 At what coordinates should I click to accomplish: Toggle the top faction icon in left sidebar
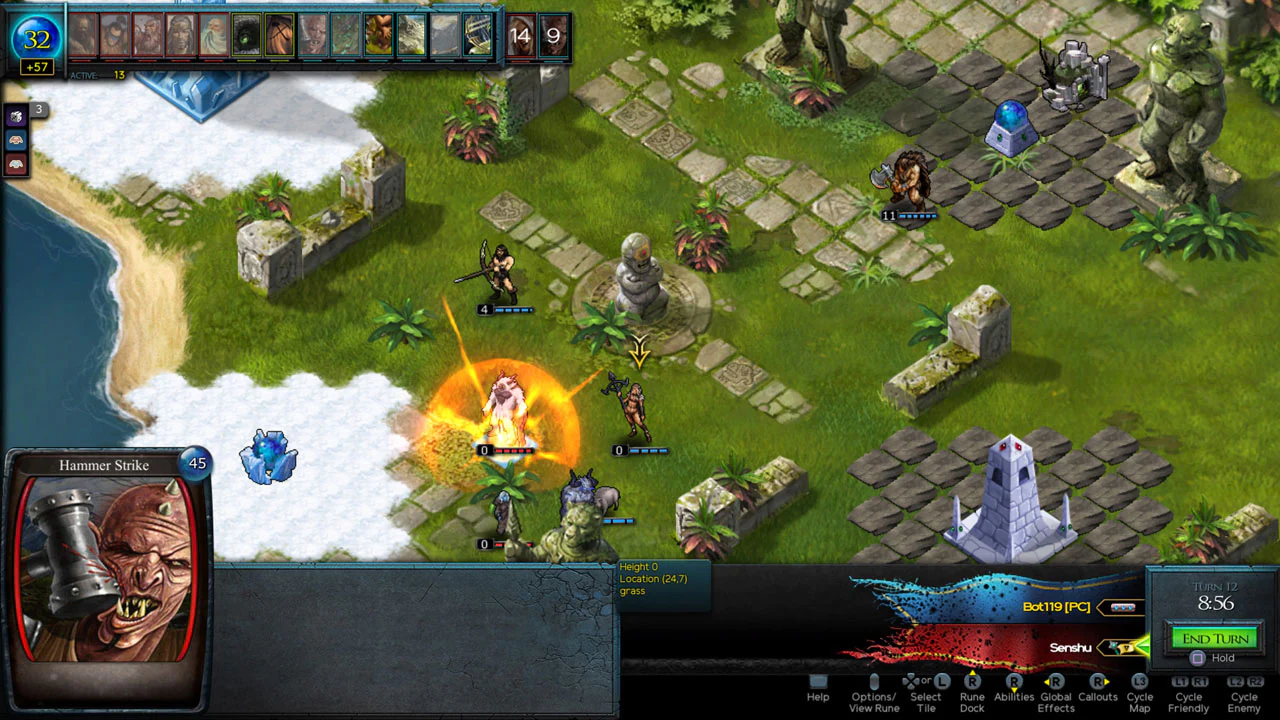pos(15,115)
